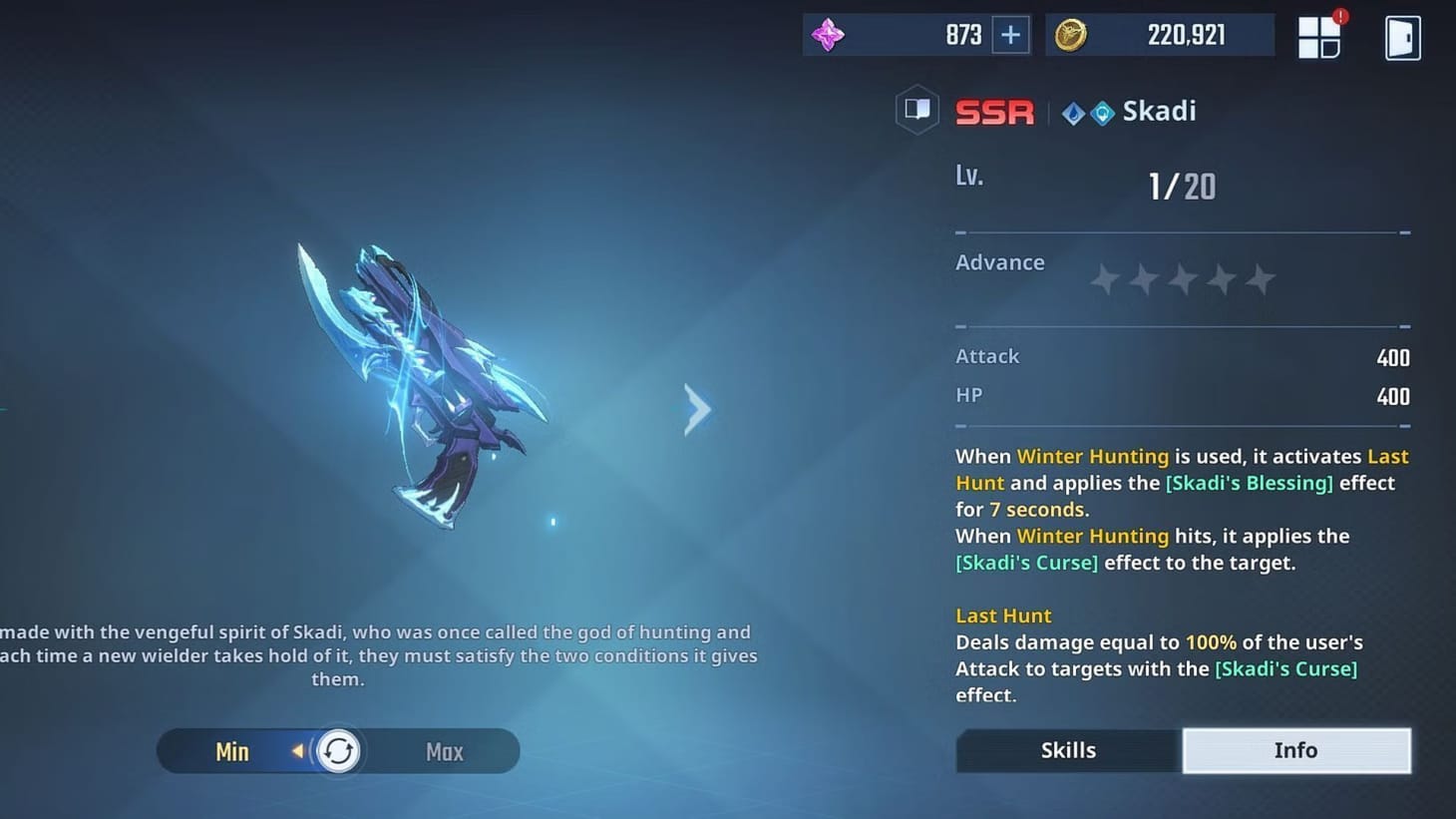
Task: Set weapon preview to Min
Action: tap(231, 751)
